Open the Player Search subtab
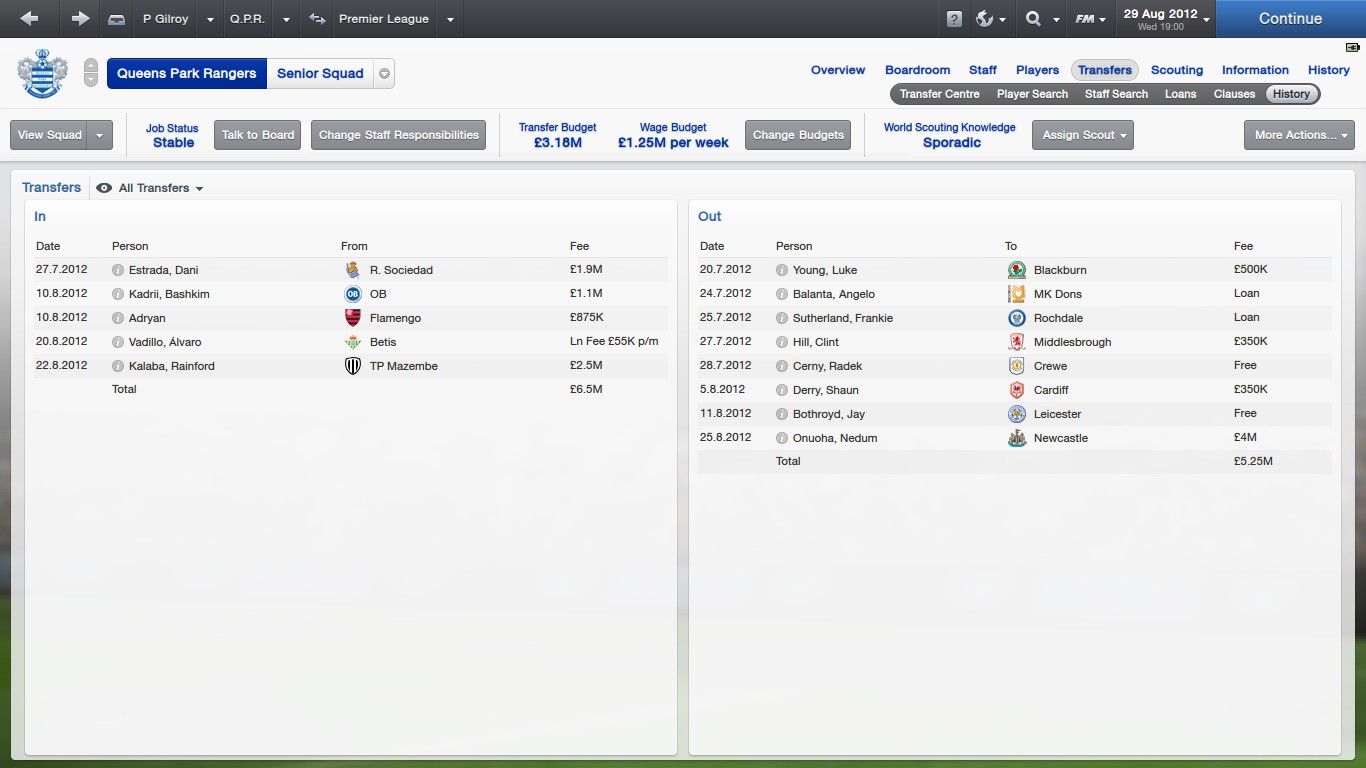The height and width of the screenshot is (768, 1366). coord(1032,94)
